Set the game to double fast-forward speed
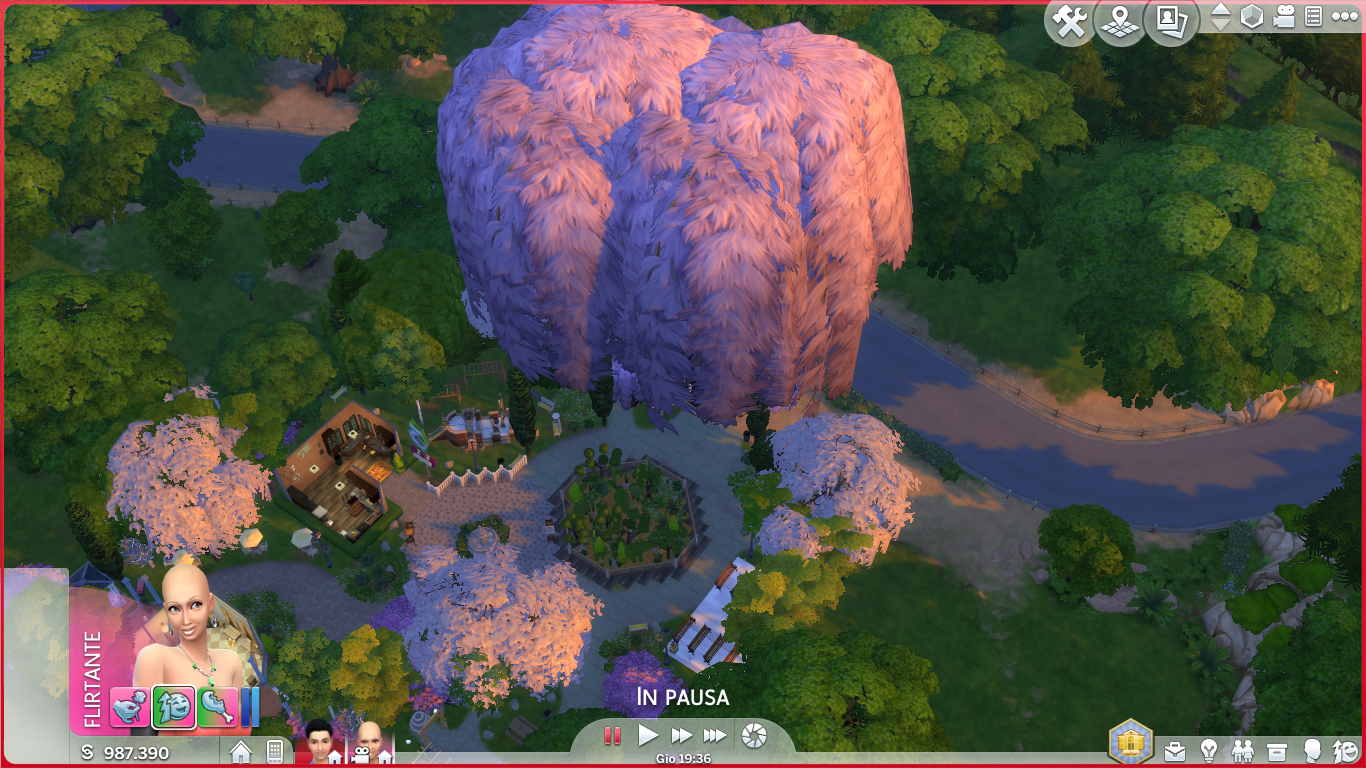The height and width of the screenshot is (768, 1366). (x=682, y=736)
